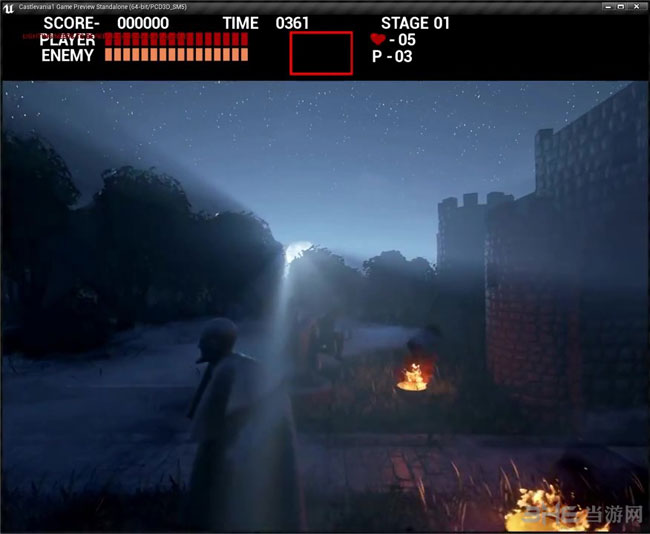Select the empty red sub-weapon box
The width and height of the screenshot is (650, 534).
(x=321, y=53)
